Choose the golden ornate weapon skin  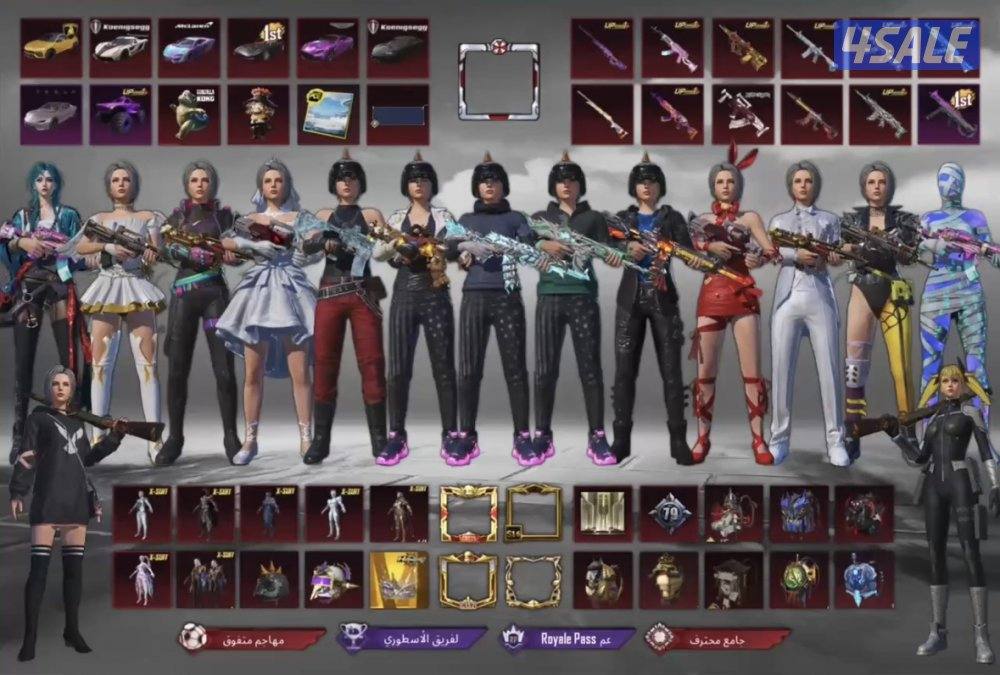(742, 47)
